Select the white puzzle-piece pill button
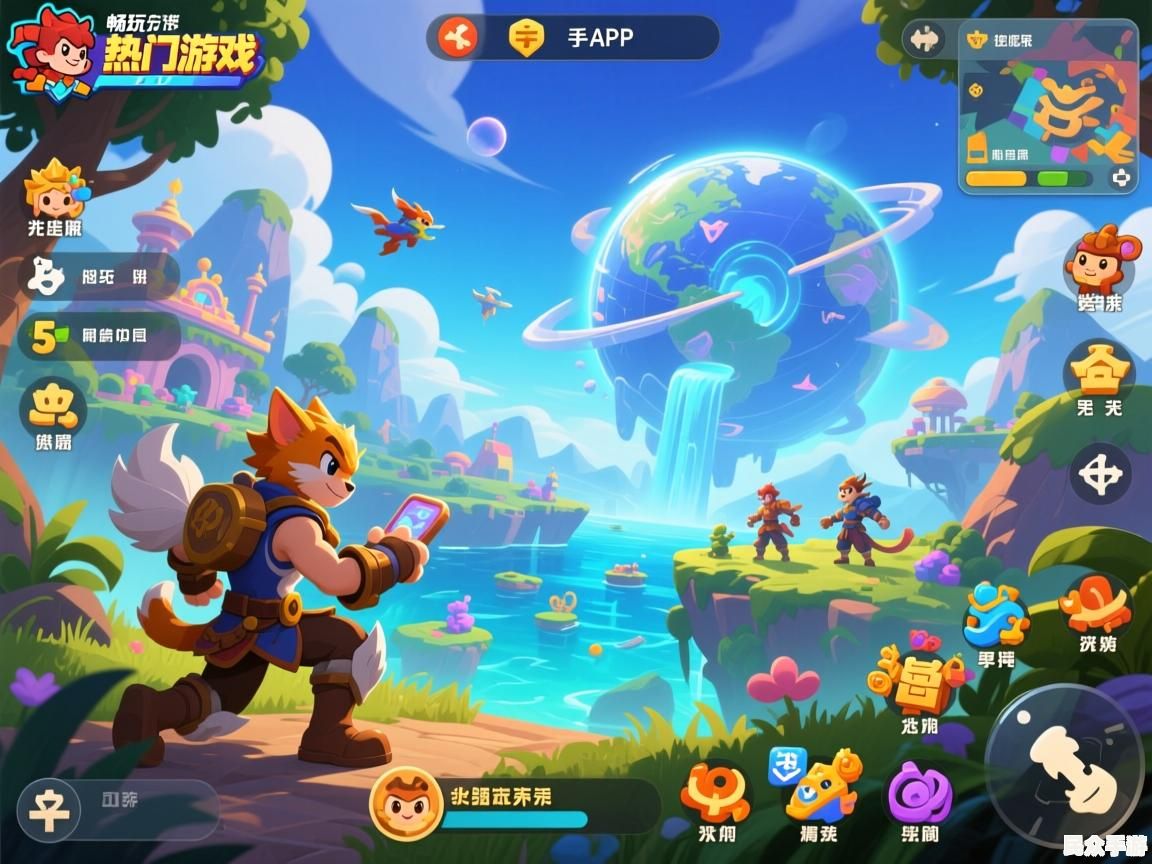This screenshot has width=1152, height=864. [98, 277]
